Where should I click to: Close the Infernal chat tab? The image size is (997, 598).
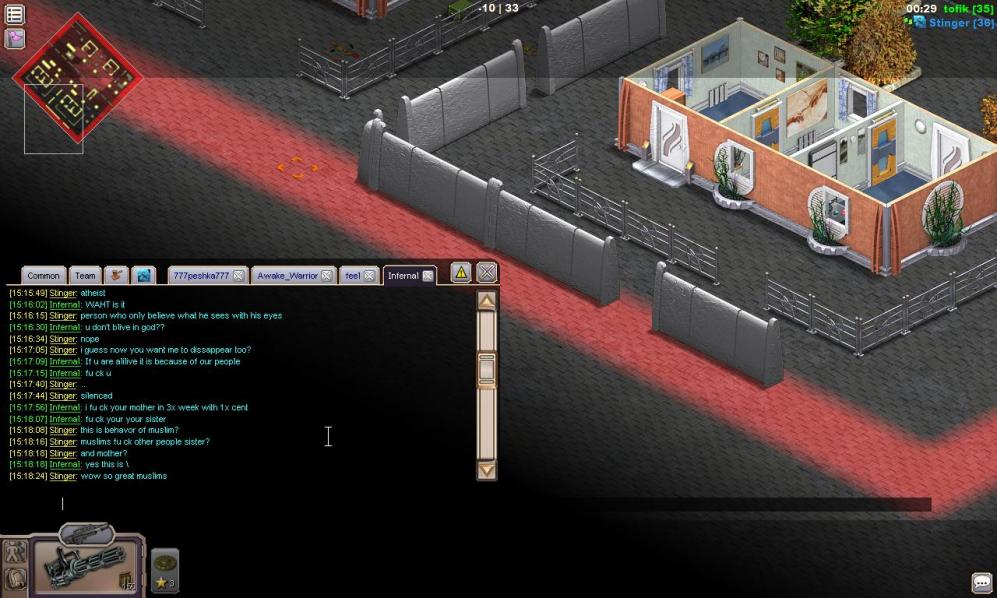(428, 276)
